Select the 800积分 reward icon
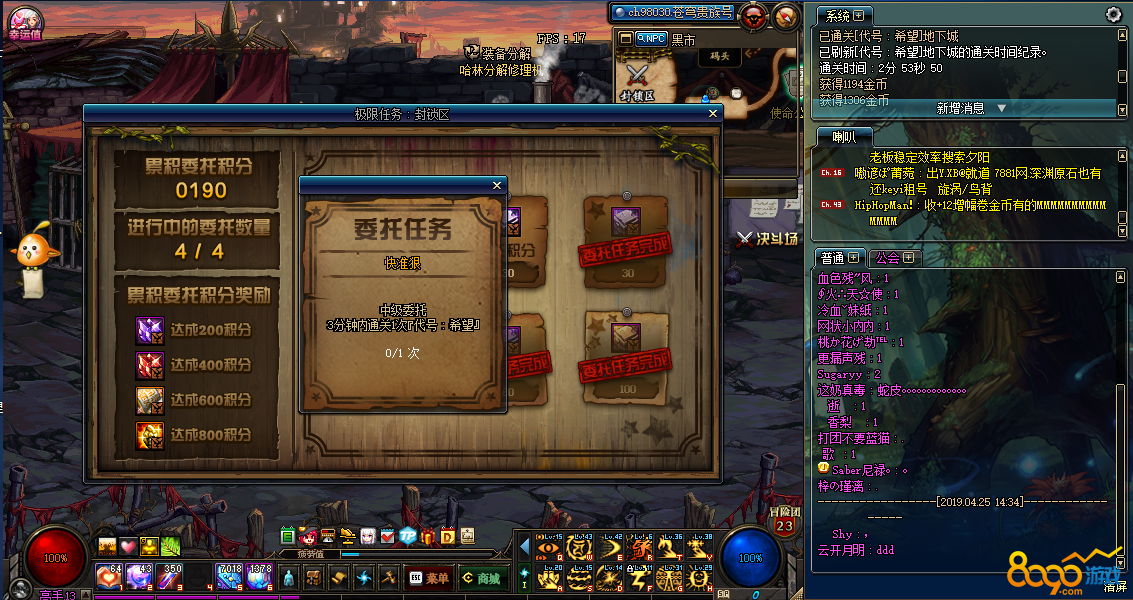This screenshot has width=1133, height=600. coord(150,435)
